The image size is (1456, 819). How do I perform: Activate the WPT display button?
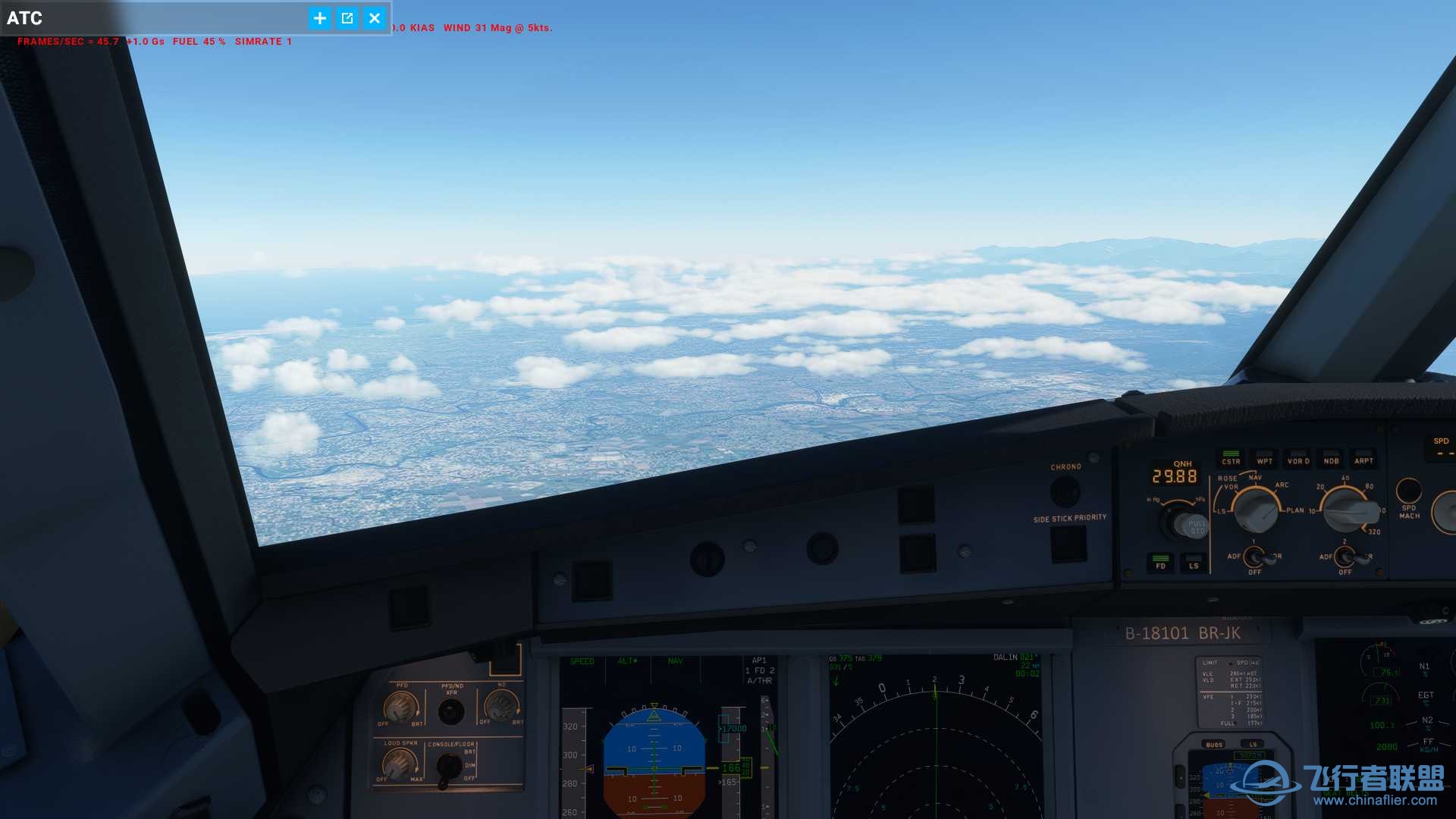[x=1264, y=458]
